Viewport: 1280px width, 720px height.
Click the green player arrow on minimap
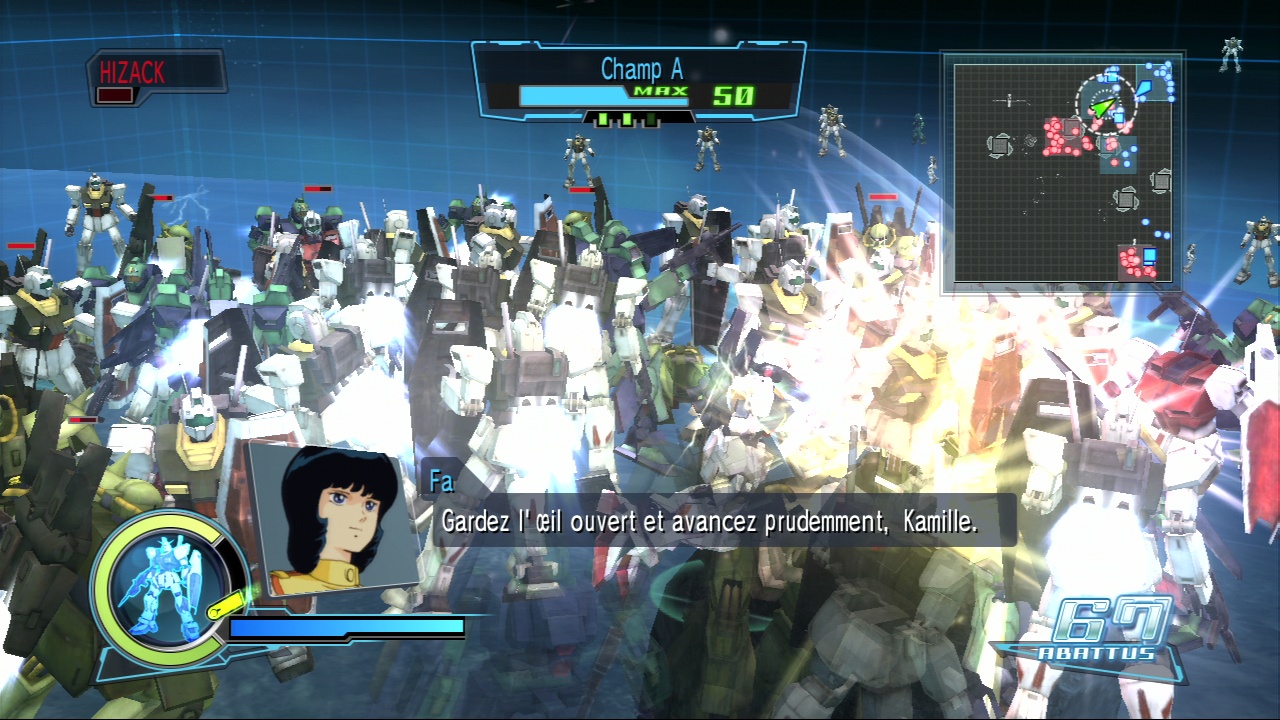[x=1102, y=105]
